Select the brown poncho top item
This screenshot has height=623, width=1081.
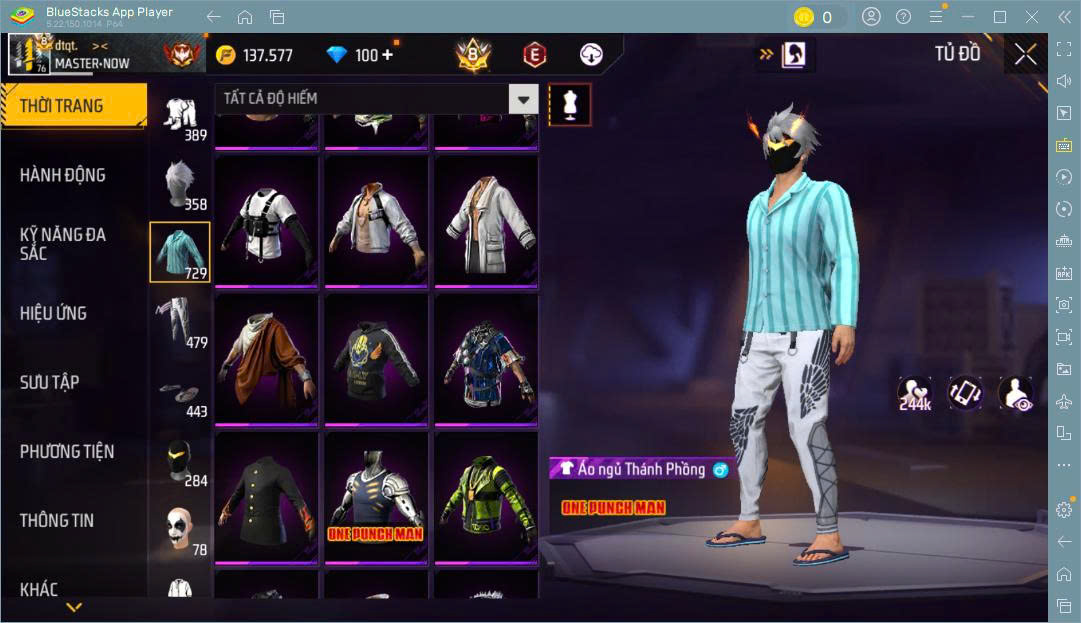pos(266,358)
